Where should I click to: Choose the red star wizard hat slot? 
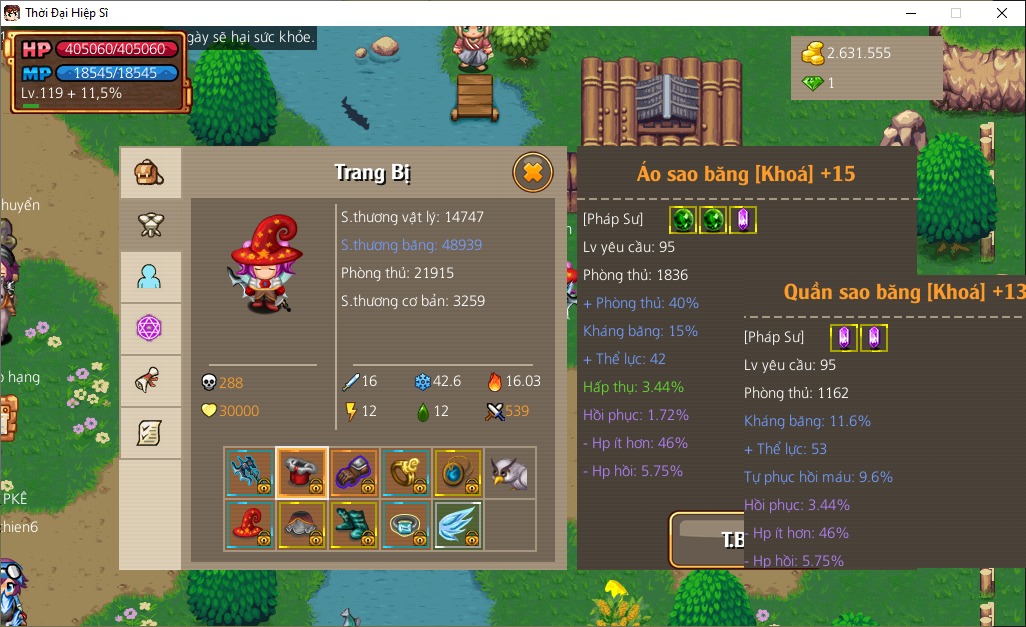(x=249, y=524)
